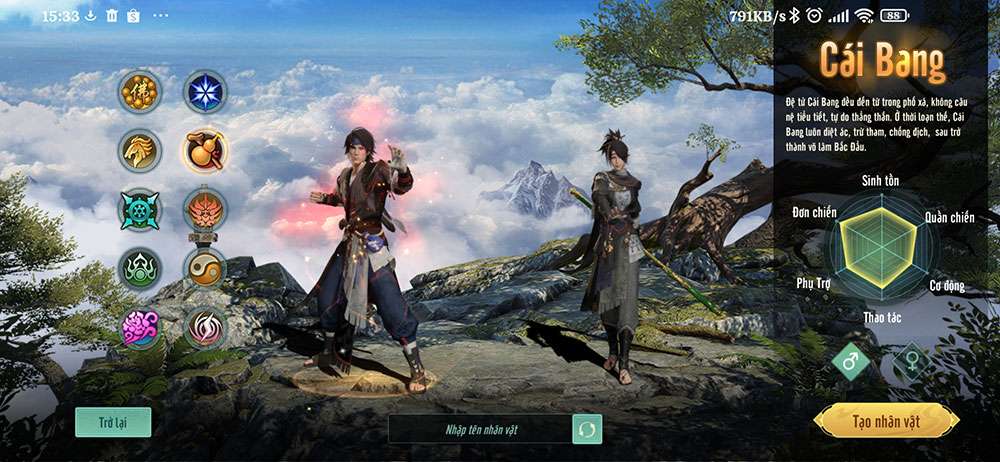Viewport: 1000px width, 462px height.
Task: Choose the golden horse head class icon
Action: pyautogui.click(x=139, y=151)
